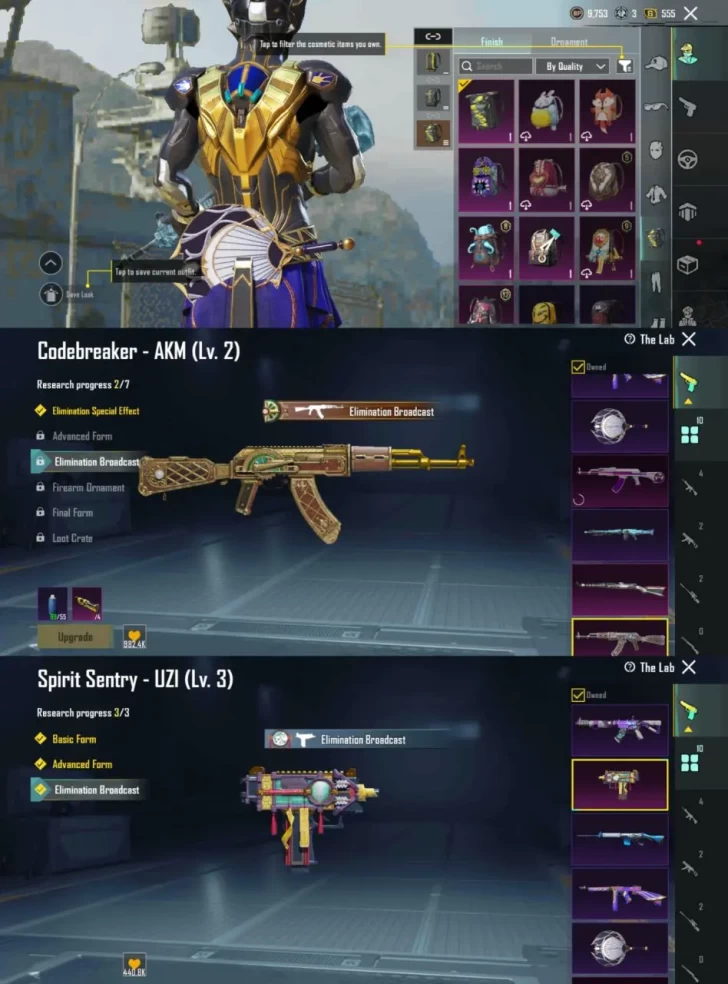Open the By Quality sort dropdown
The height and width of the screenshot is (984, 728).
575,66
